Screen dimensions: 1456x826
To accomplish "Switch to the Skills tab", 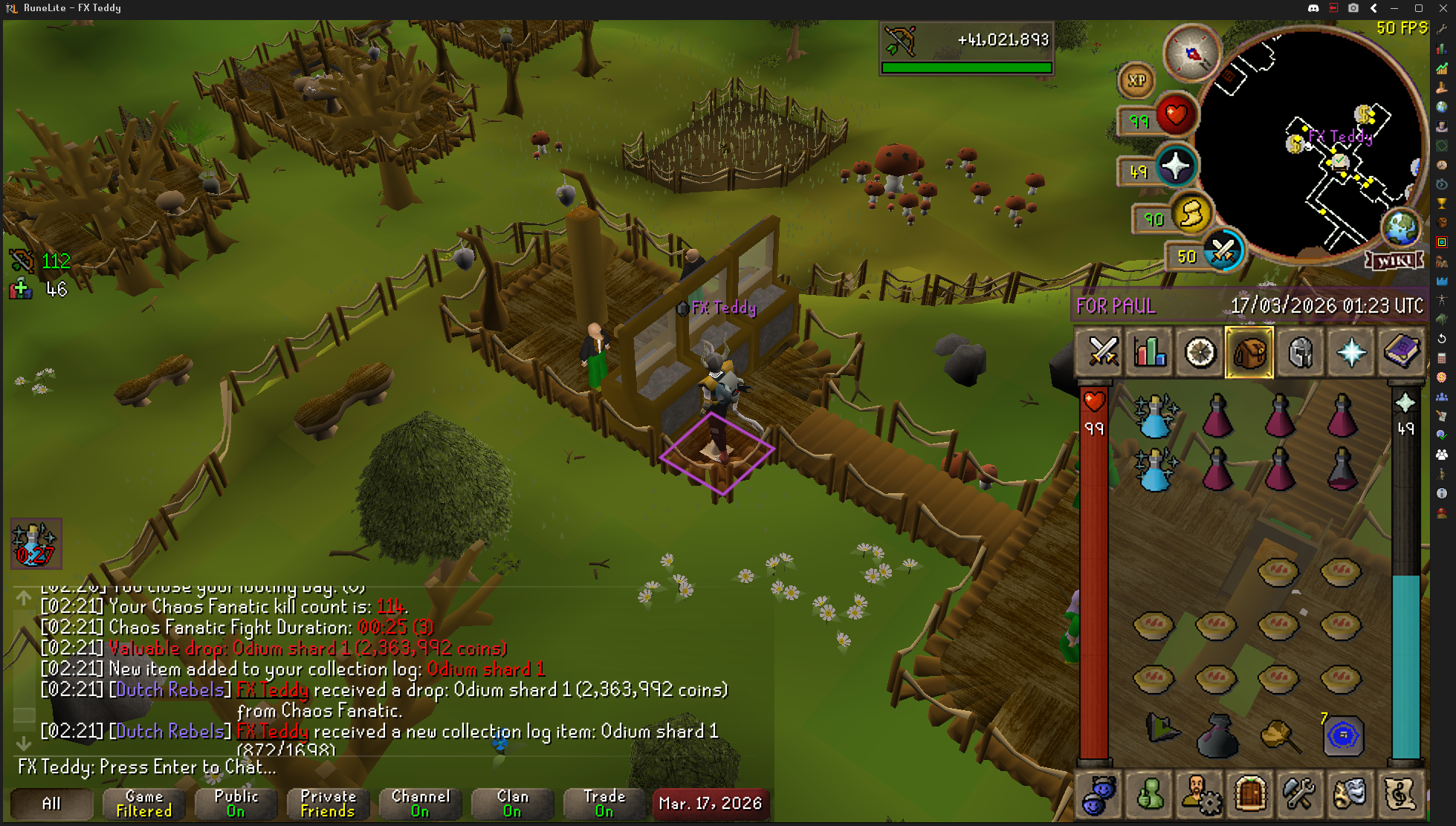I will pos(1150,352).
